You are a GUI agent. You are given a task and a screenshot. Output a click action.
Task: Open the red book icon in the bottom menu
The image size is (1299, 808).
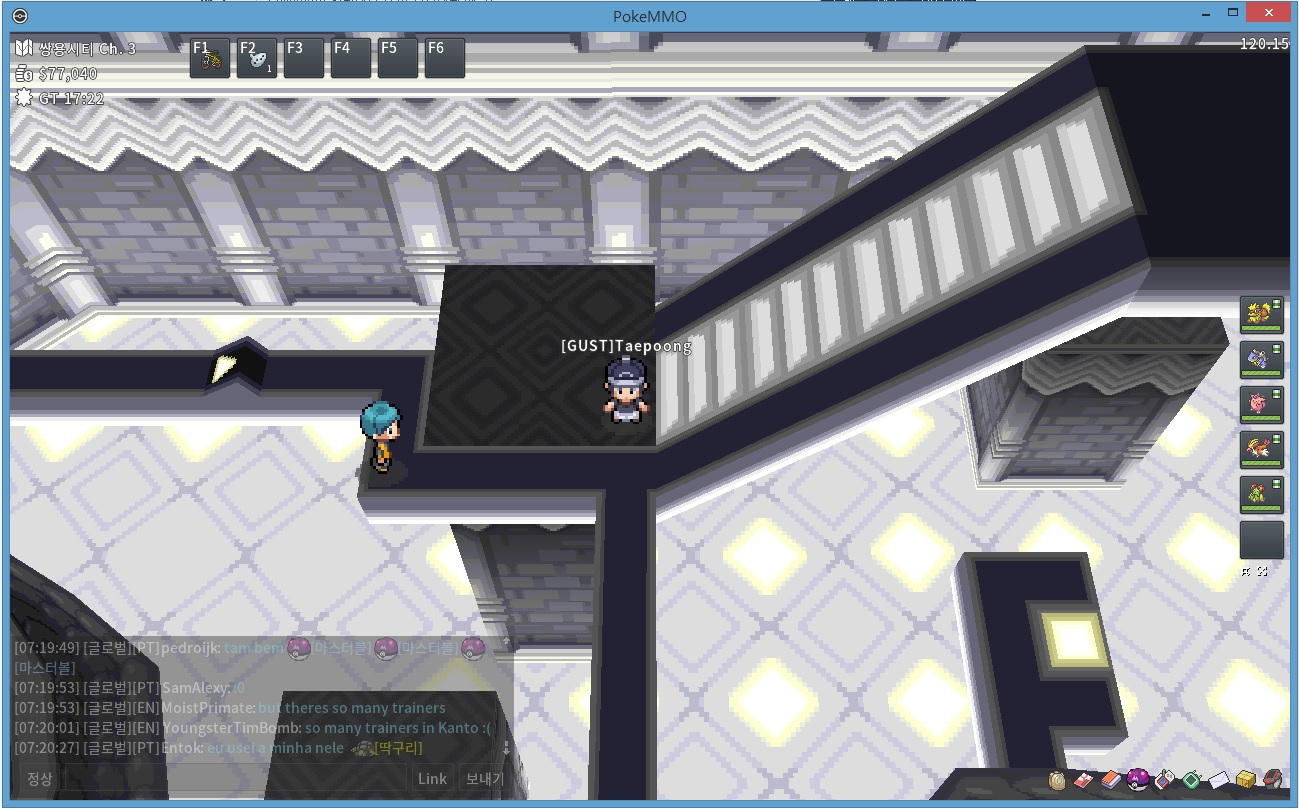pos(1111,780)
